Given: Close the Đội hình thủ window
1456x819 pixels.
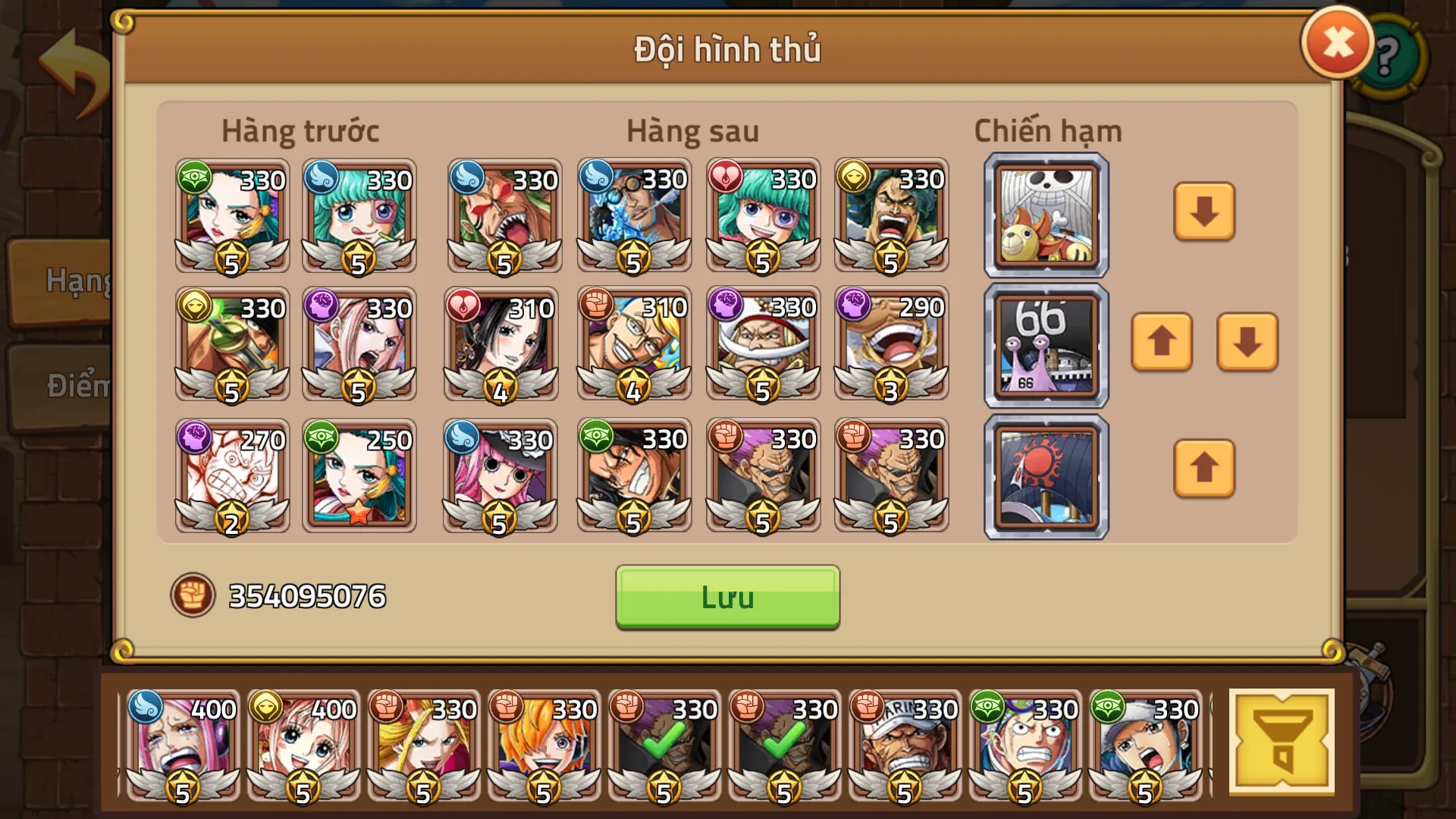Looking at the screenshot, I should pos(1337,42).
